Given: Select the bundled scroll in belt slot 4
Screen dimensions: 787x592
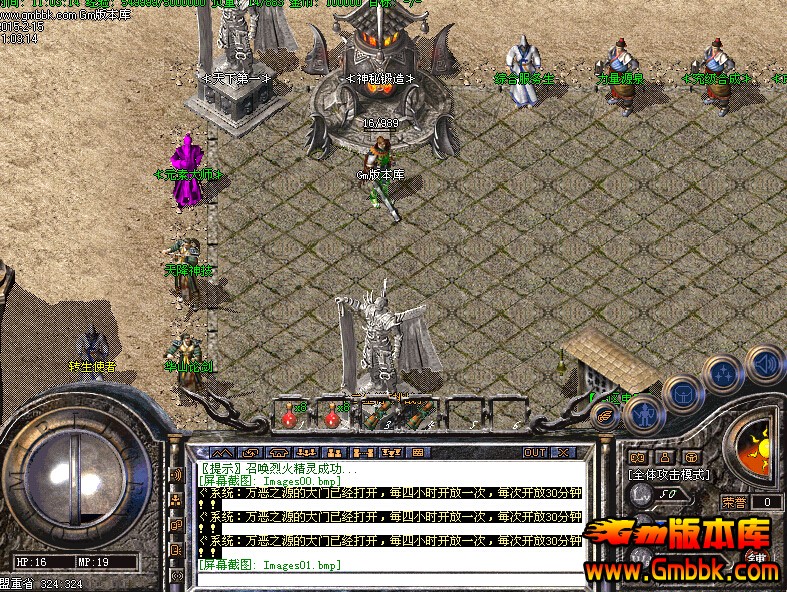Looking at the screenshot, I should coord(420,411).
